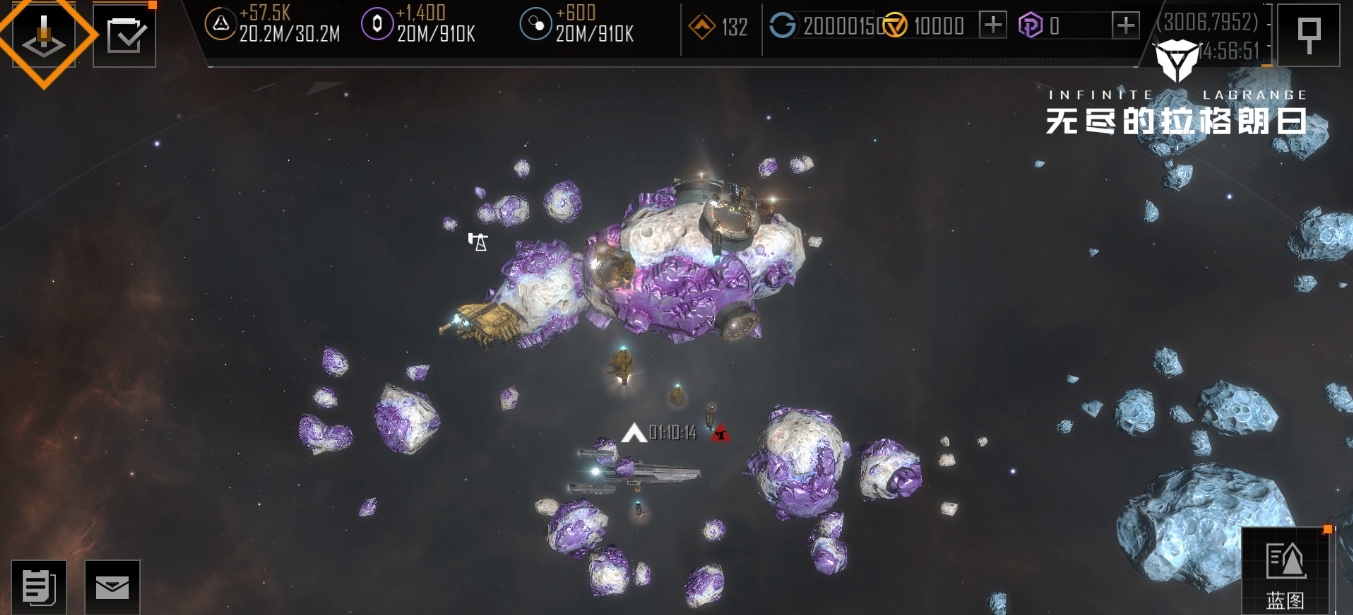Click the plus beside the purple P currency
This screenshot has width=1353, height=615.
(1126, 26)
